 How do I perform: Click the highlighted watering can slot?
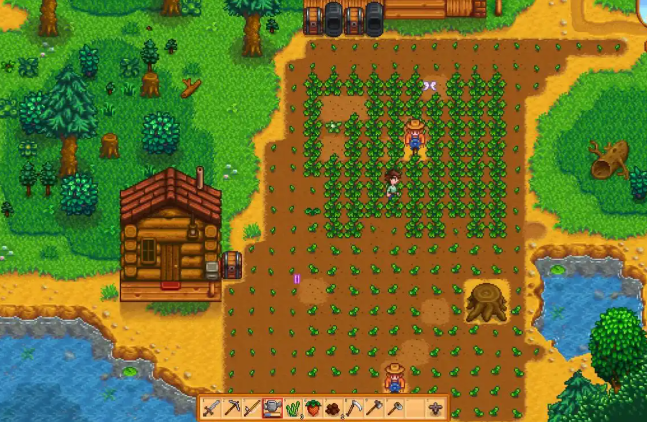click(272, 409)
